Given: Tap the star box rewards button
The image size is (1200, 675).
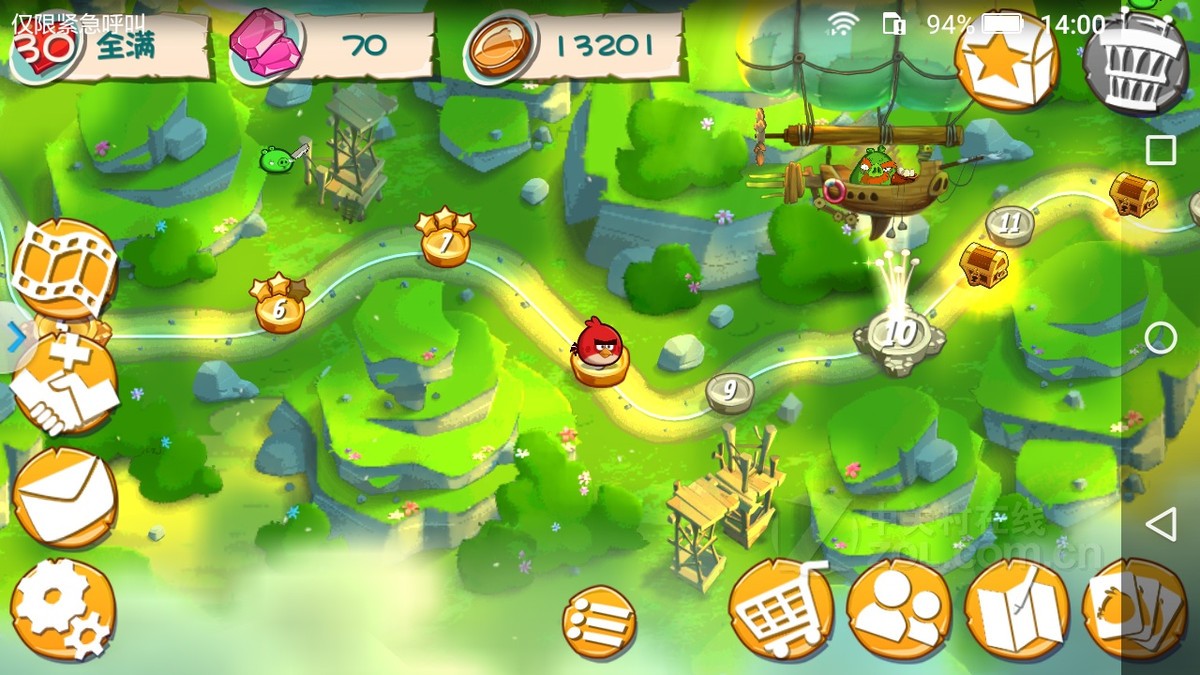Looking at the screenshot, I should pos(1005,62).
